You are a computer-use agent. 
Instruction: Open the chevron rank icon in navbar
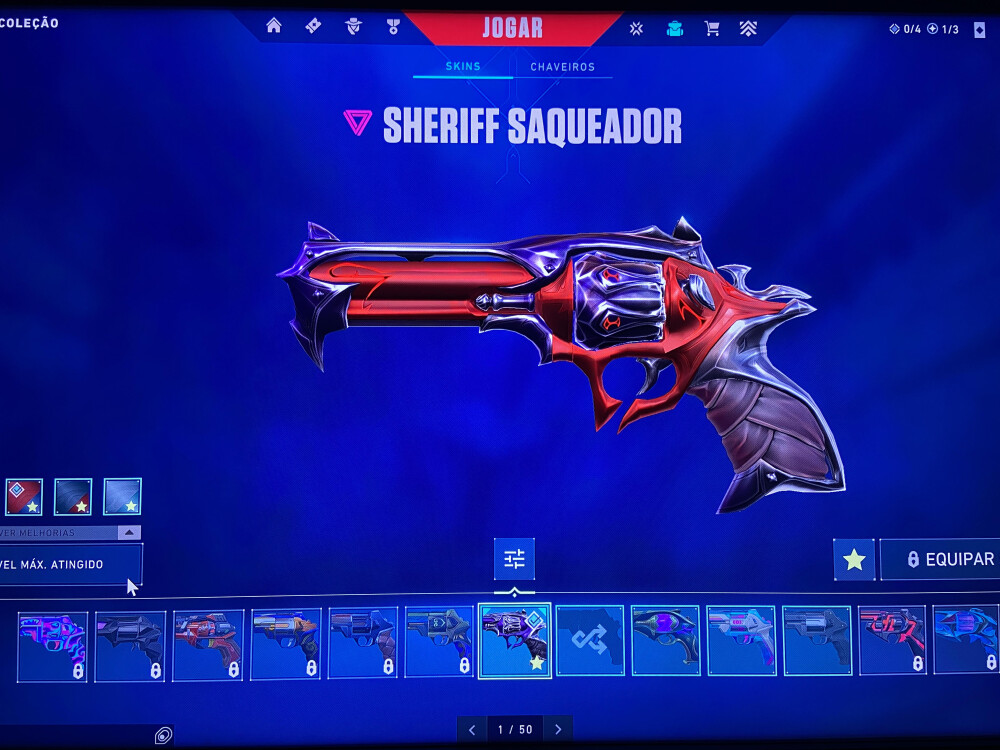(x=748, y=28)
